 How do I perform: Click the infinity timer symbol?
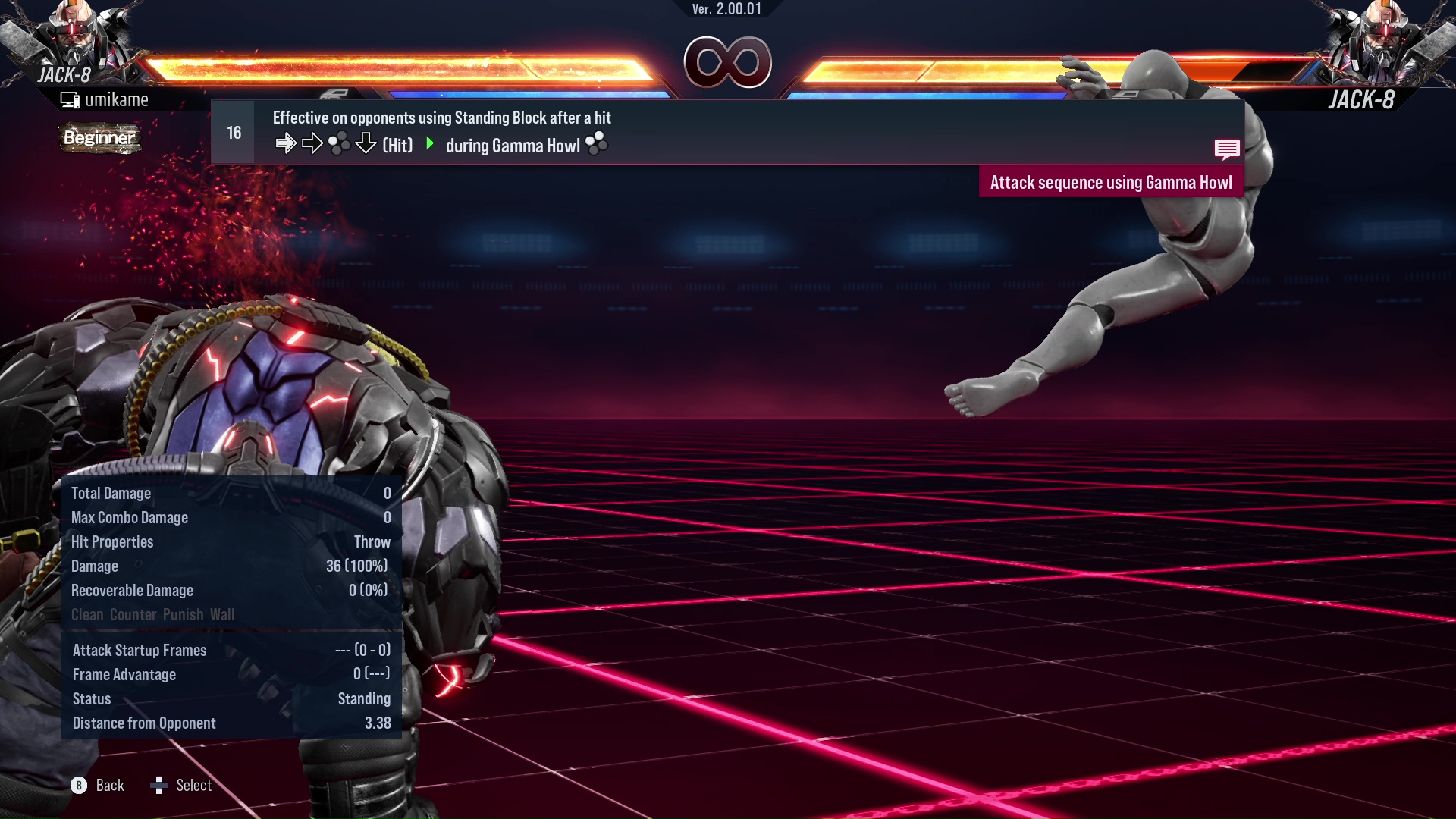point(729,62)
